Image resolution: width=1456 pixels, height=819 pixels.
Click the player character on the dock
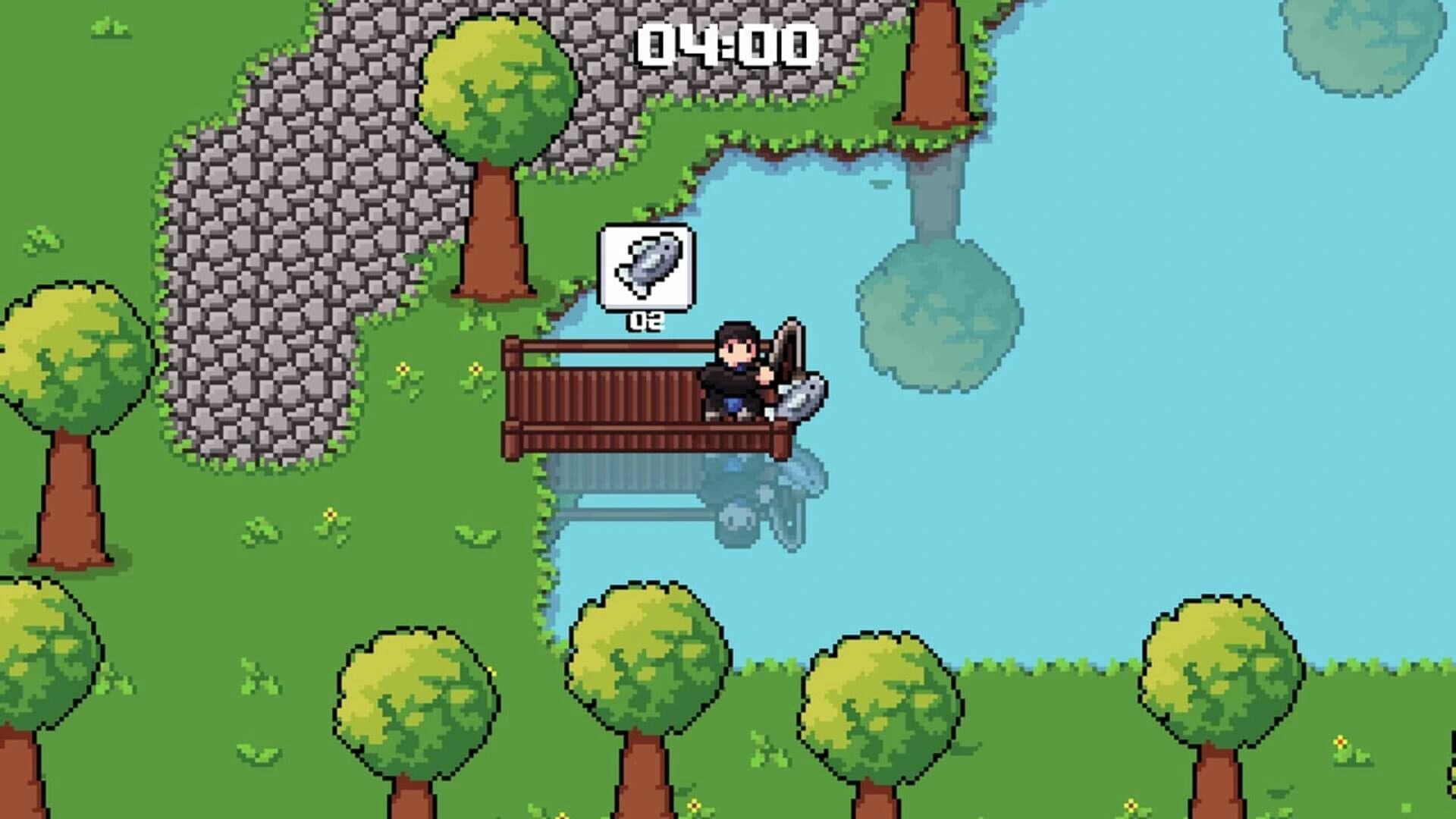[734, 372]
